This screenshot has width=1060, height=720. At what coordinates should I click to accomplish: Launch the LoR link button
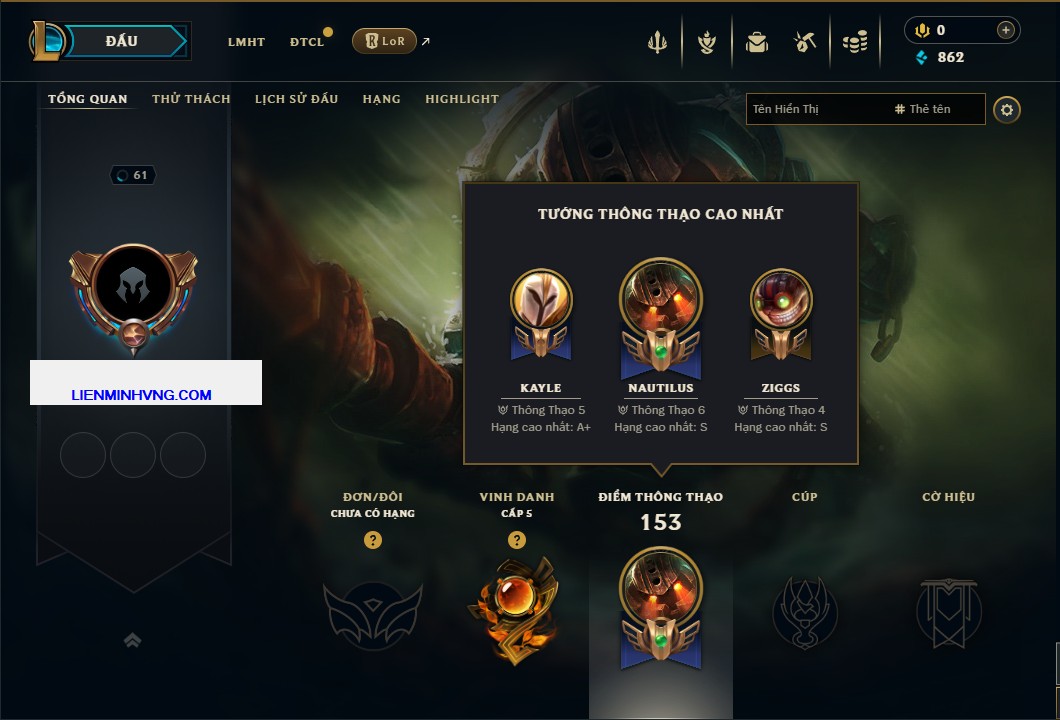[x=385, y=41]
